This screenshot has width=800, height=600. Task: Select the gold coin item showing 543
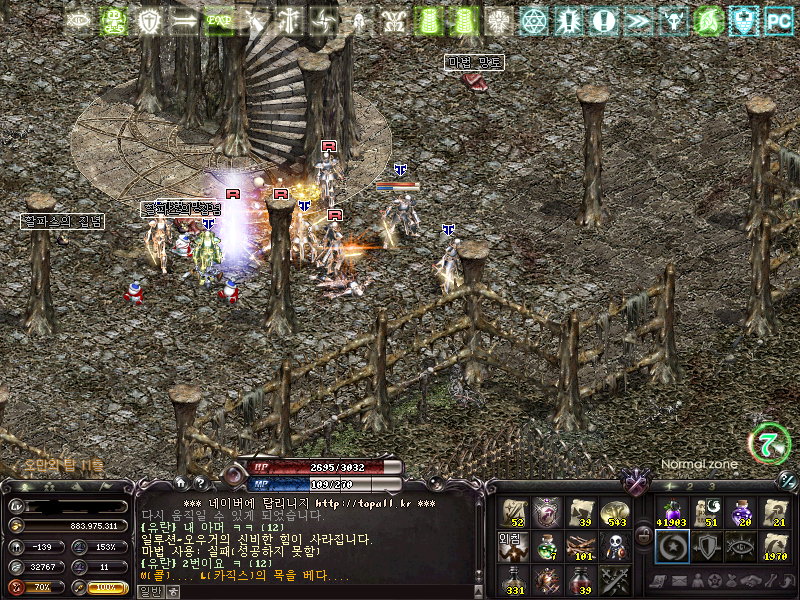[x=615, y=513]
